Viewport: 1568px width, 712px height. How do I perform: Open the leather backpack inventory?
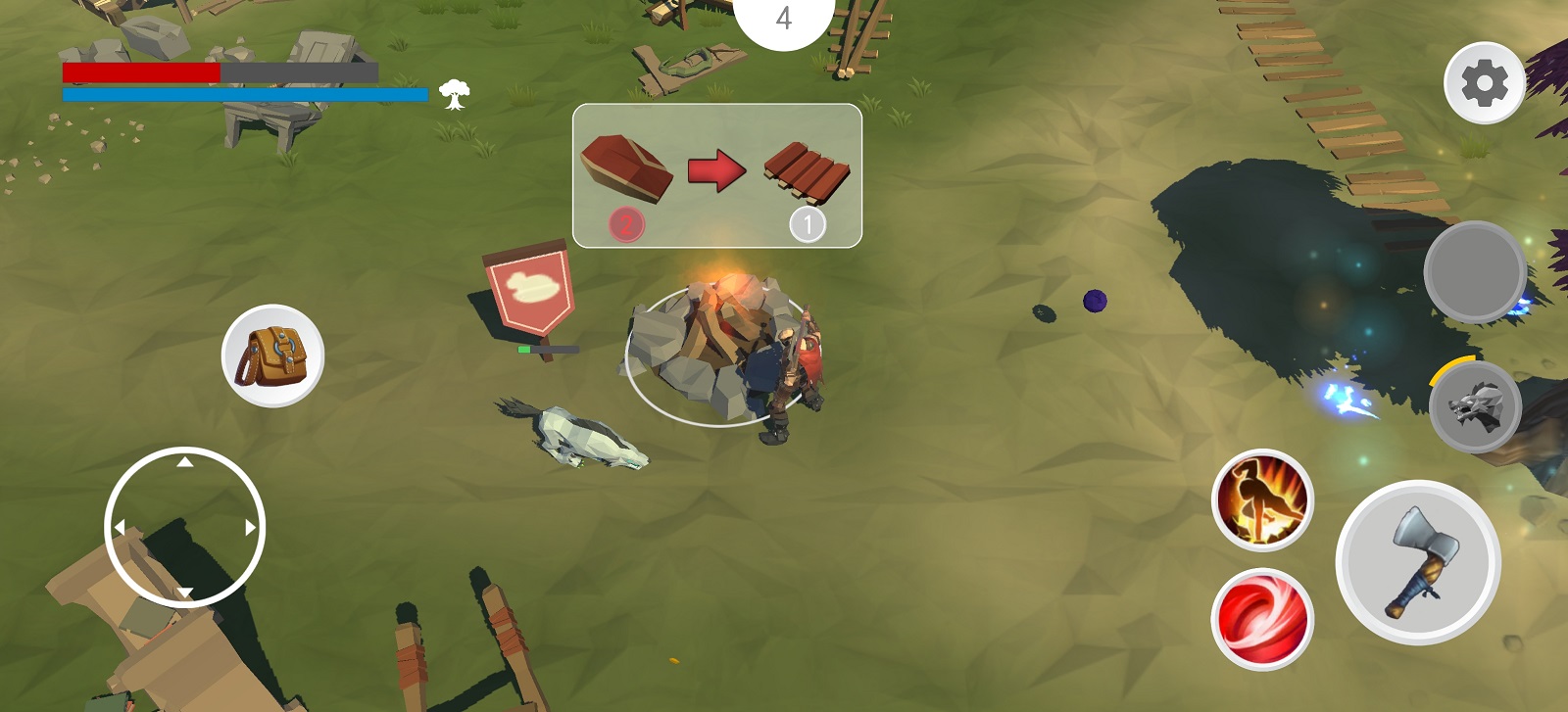272,356
